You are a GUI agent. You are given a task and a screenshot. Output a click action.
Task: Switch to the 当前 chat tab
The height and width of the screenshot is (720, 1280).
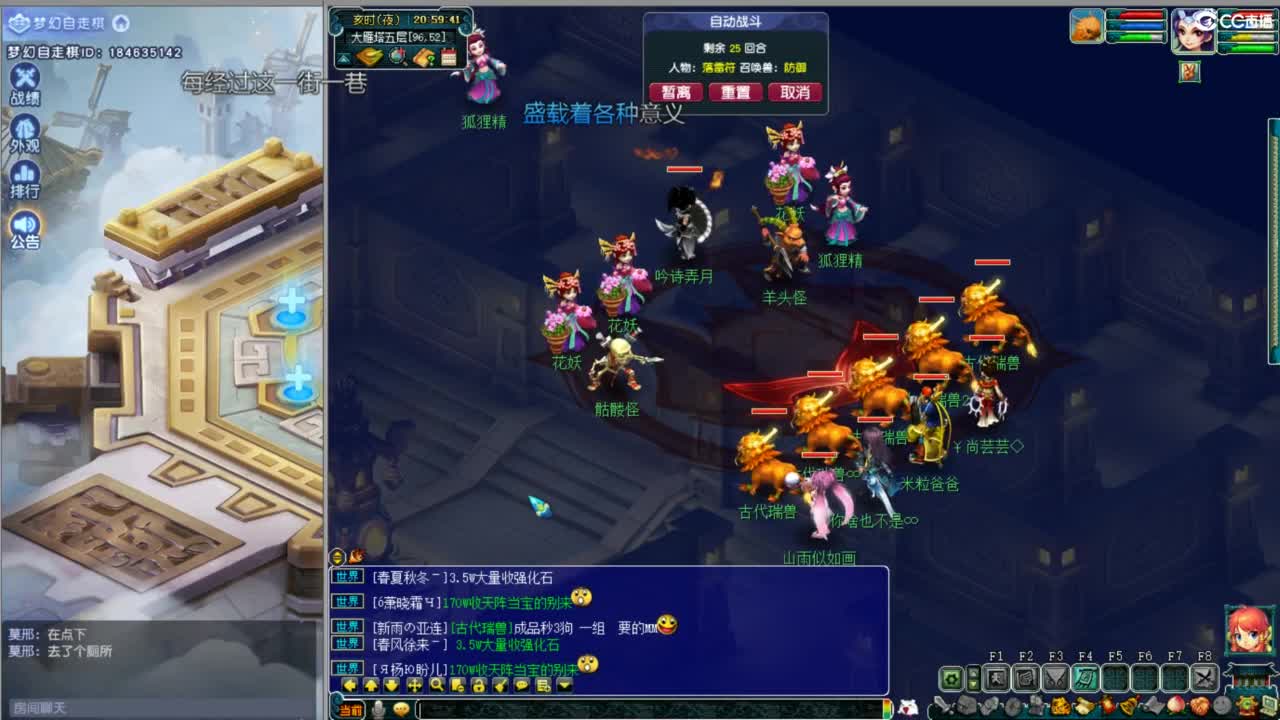click(348, 709)
